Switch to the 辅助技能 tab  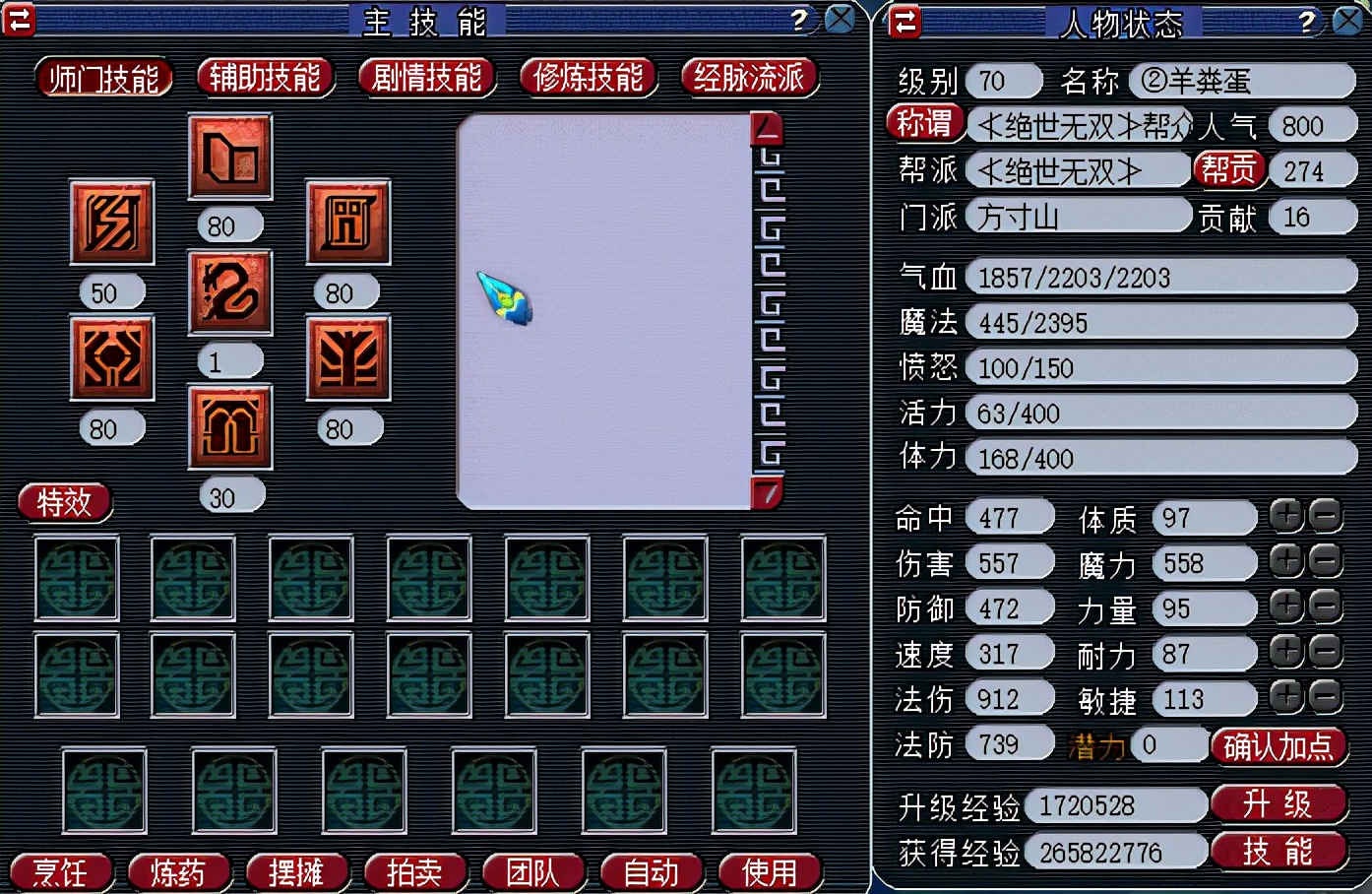265,76
